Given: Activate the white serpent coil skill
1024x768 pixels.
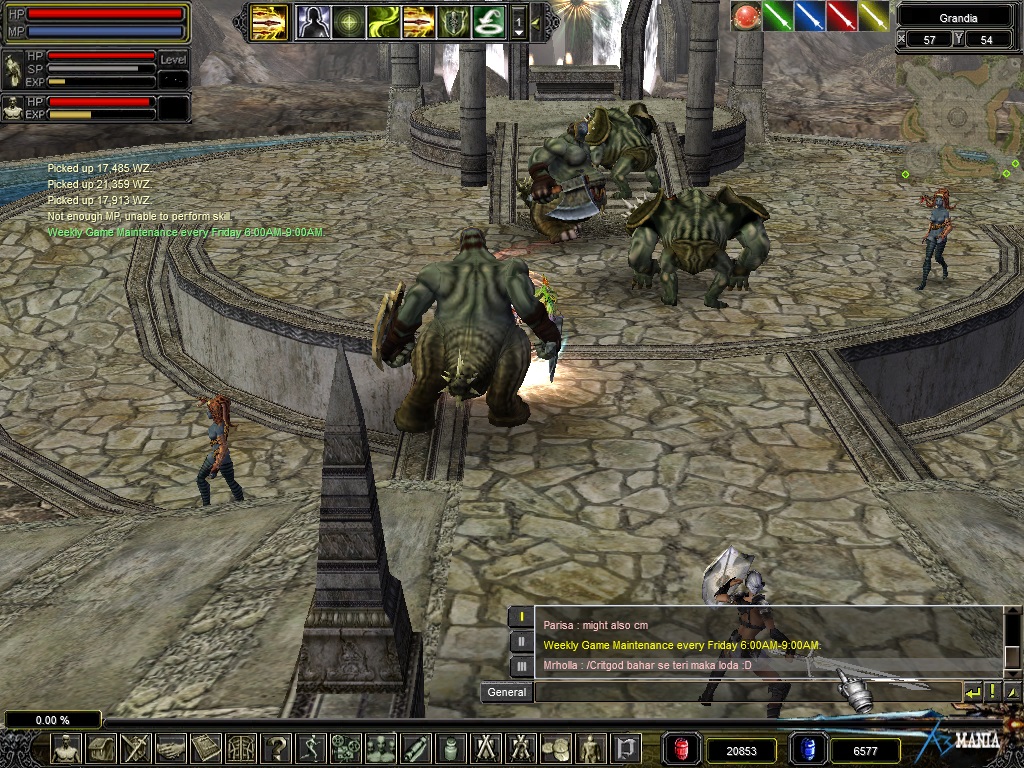Looking at the screenshot, I should 488,21.
